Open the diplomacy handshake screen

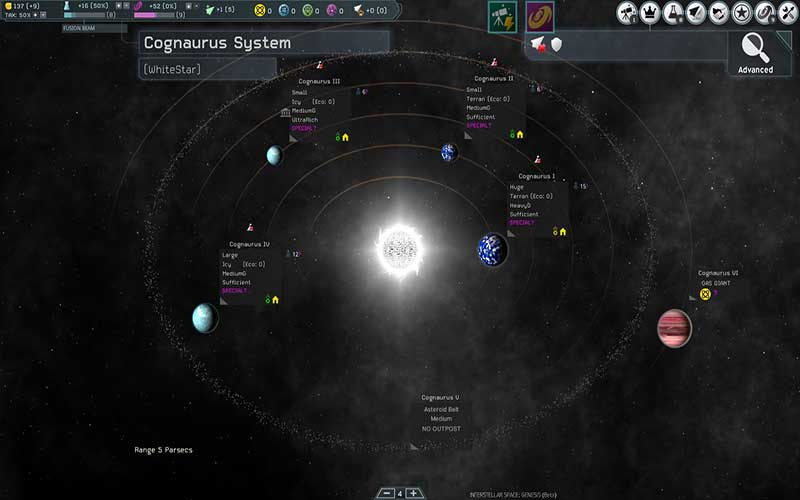pyautogui.click(x=719, y=13)
